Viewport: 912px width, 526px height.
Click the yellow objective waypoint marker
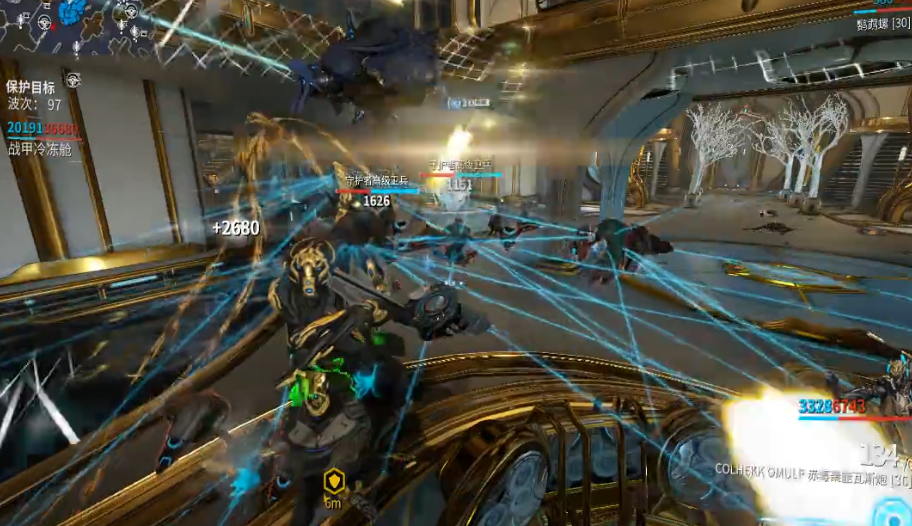(x=333, y=483)
